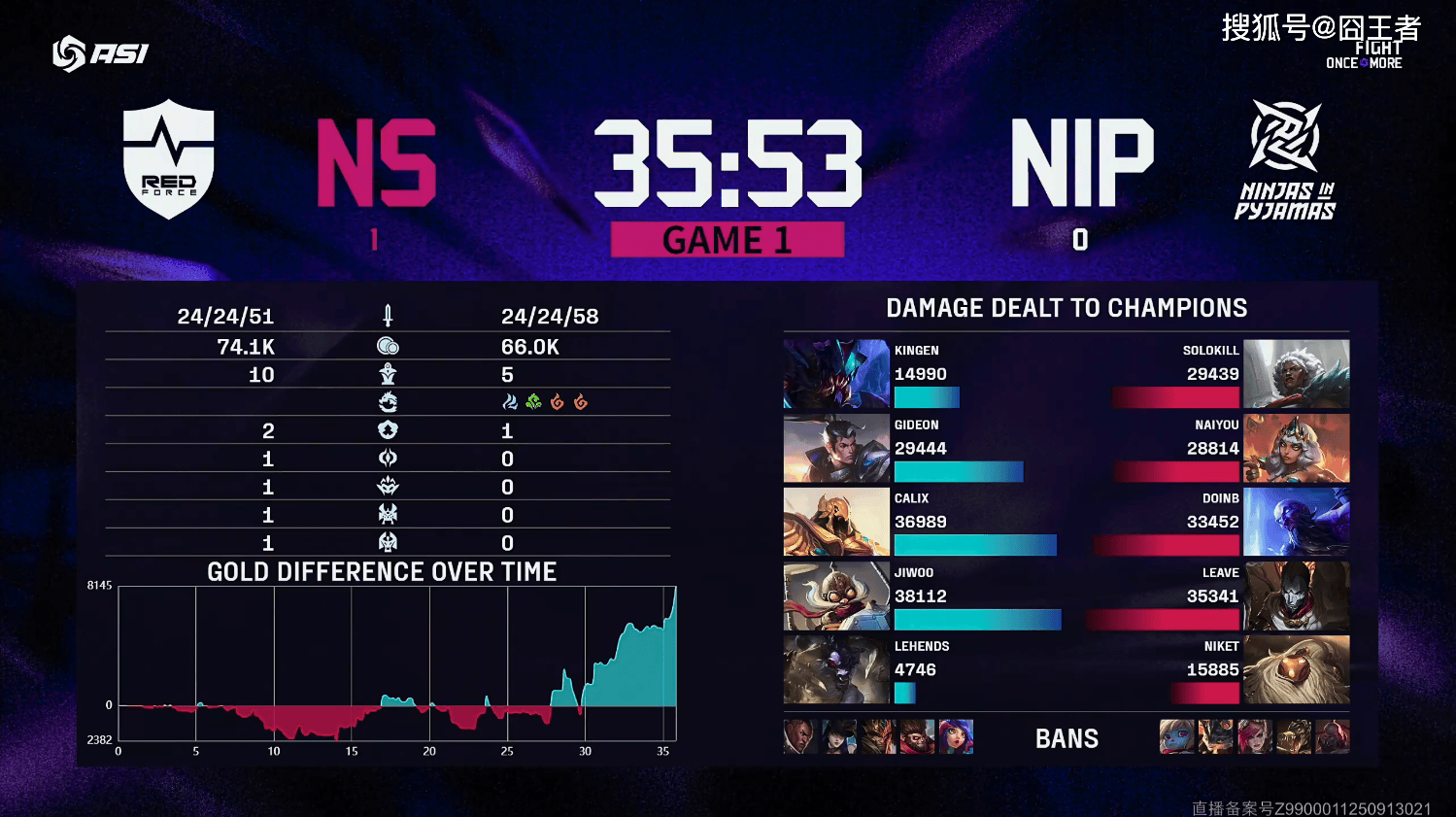Choose Calix's champion portrait
1456x817 pixels.
(x=836, y=523)
